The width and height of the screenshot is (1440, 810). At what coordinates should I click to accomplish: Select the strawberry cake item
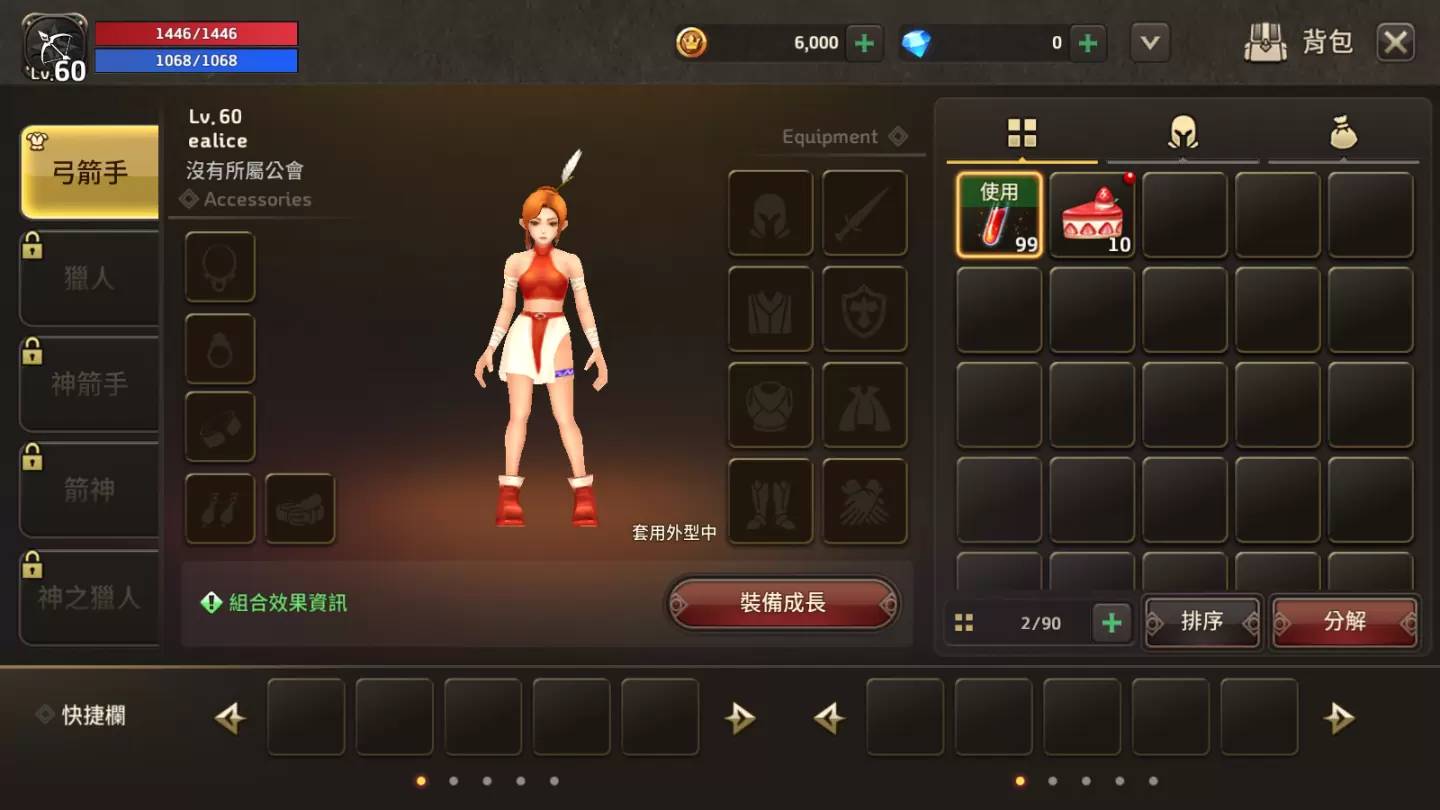click(1092, 215)
